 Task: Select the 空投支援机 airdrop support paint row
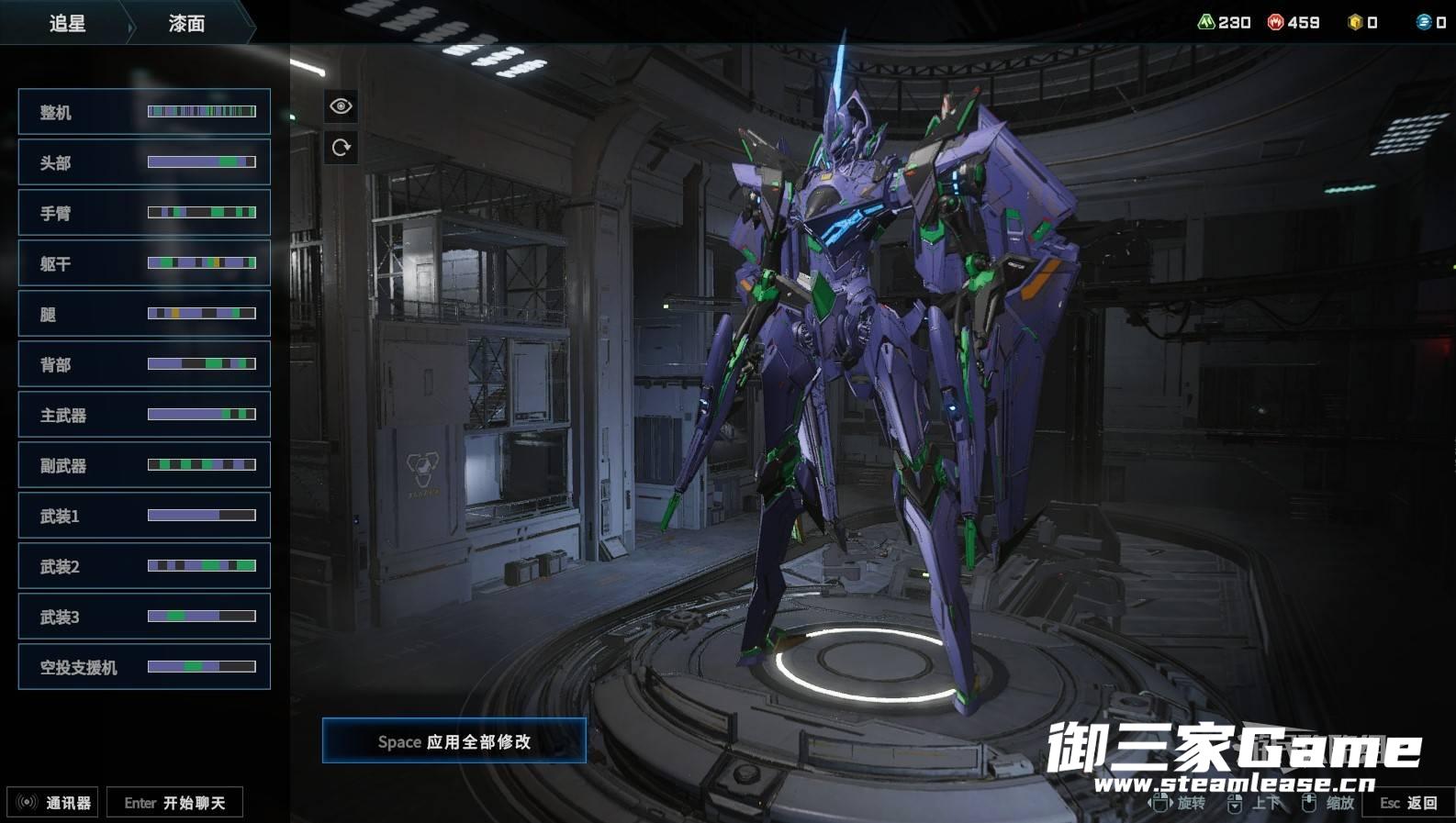click(144, 667)
